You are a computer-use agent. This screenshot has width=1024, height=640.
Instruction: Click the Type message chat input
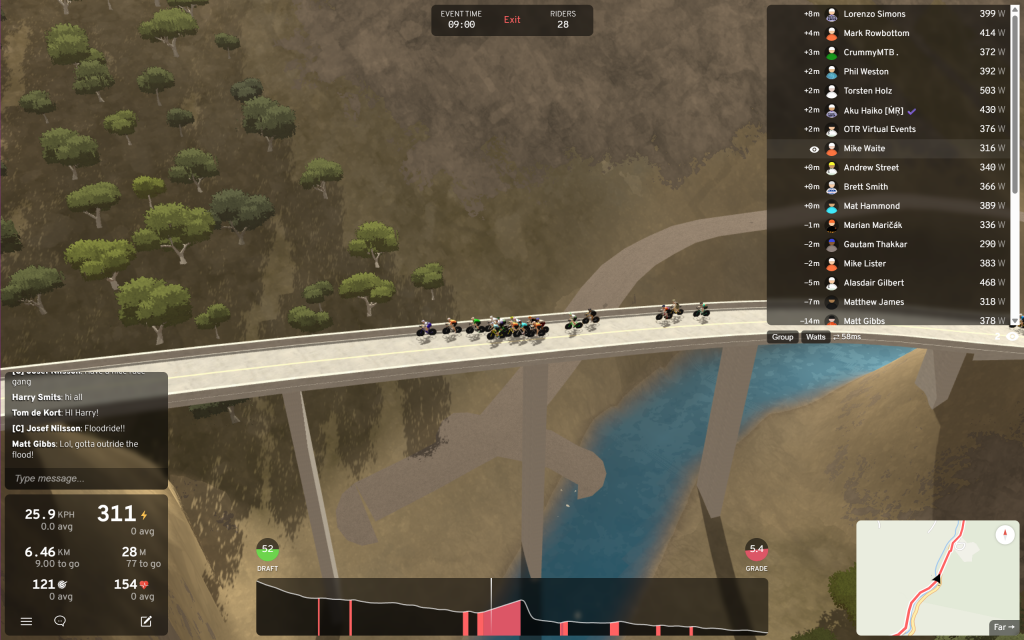pyautogui.click(x=85, y=478)
